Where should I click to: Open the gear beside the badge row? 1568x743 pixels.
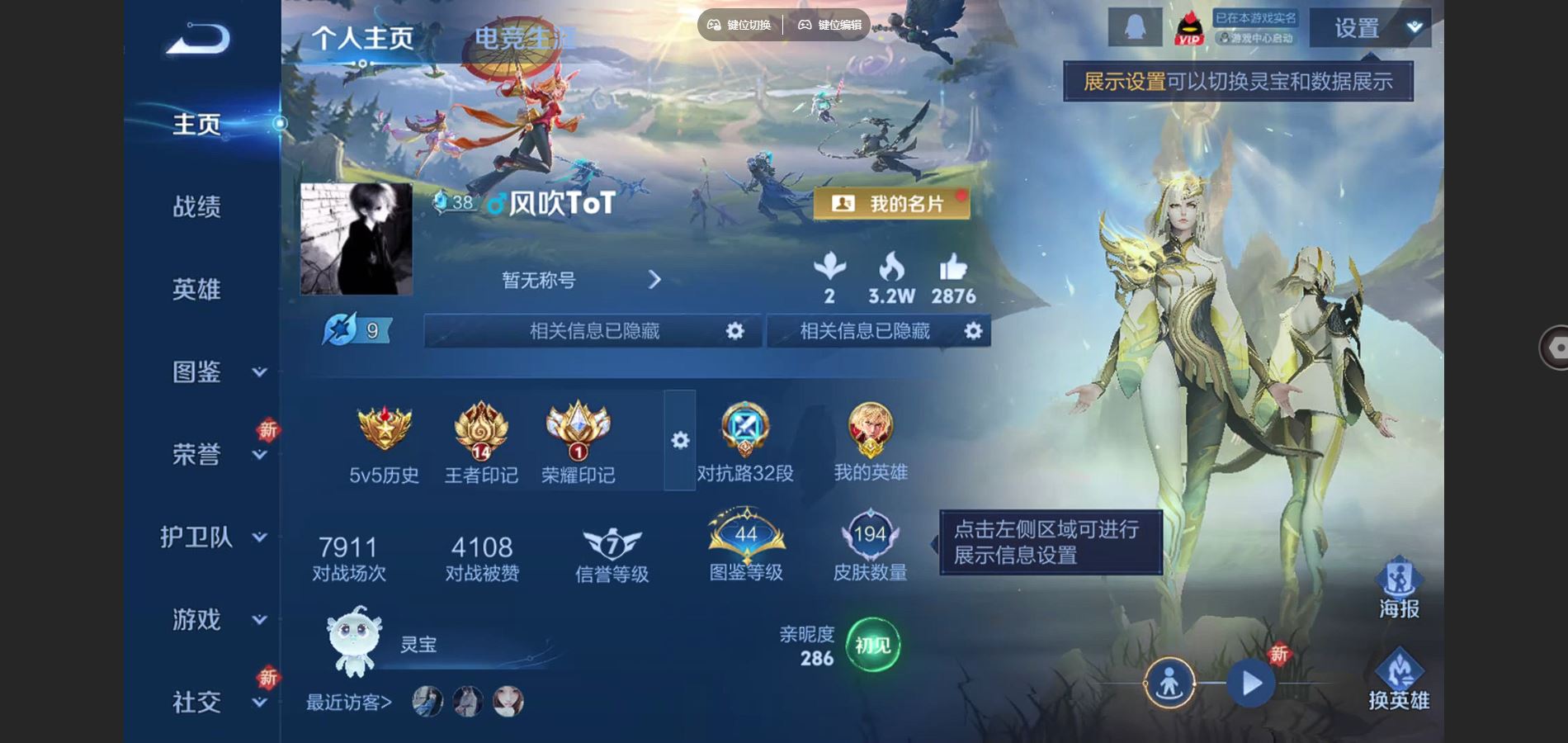679,442
